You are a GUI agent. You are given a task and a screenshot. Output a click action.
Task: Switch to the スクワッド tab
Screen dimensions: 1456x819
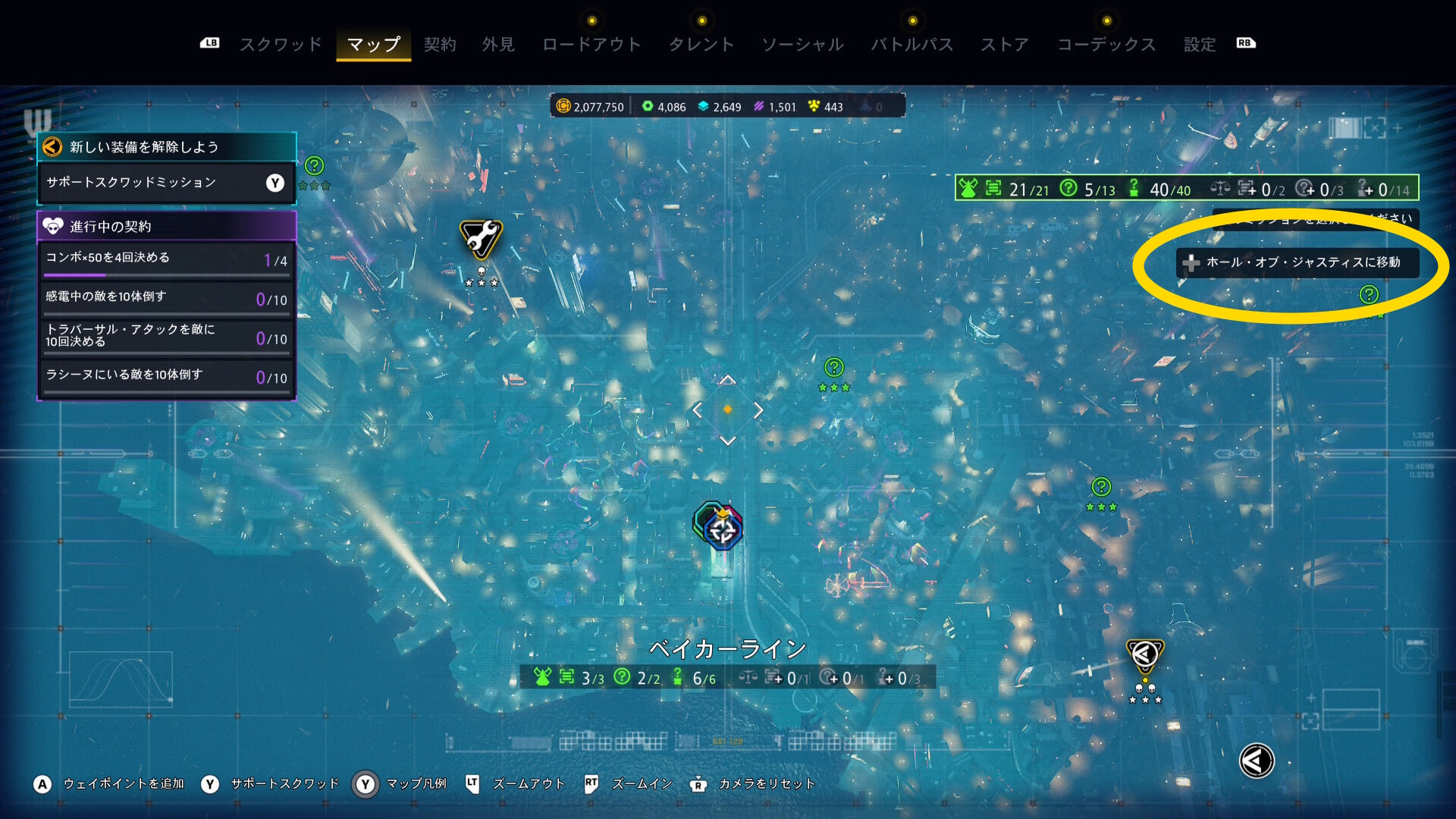(x=281, y=45)
